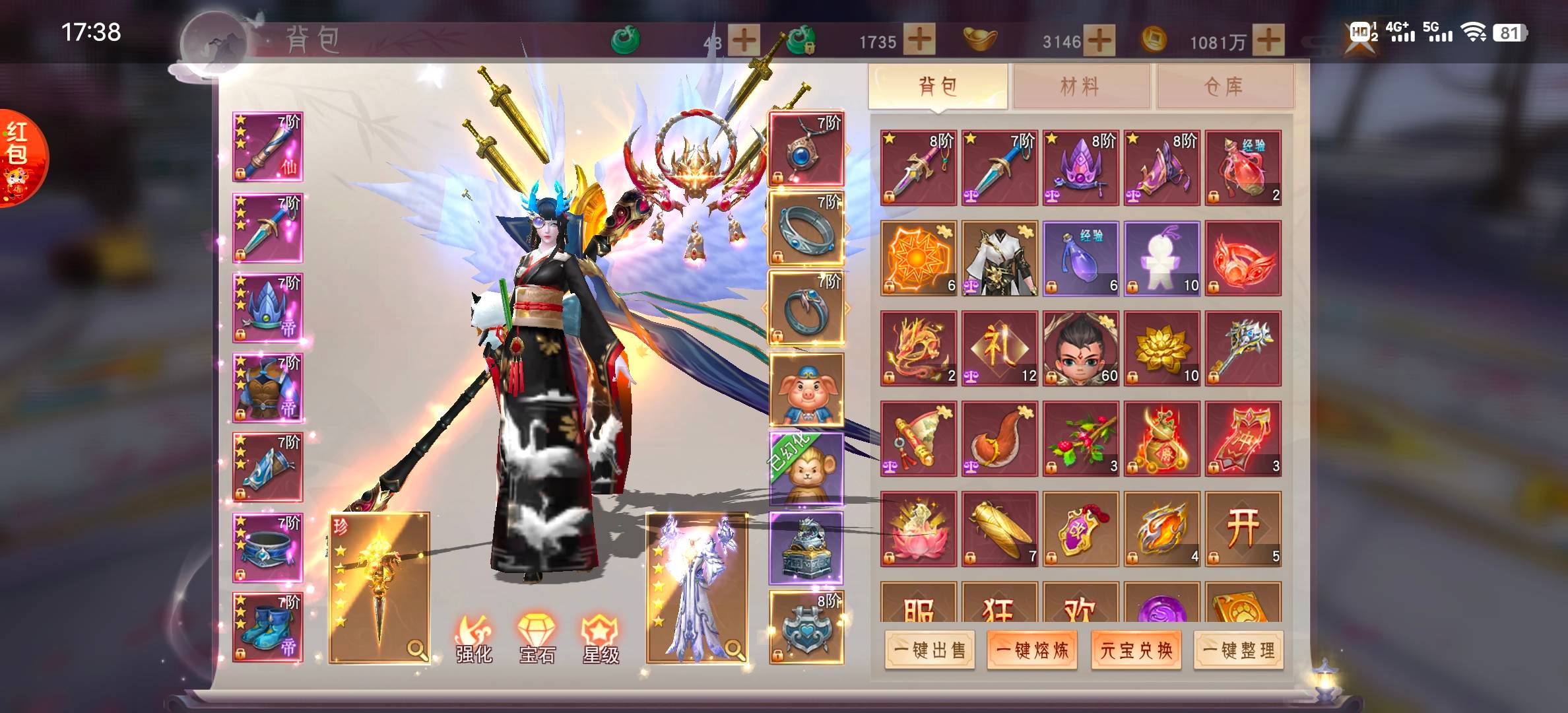Viewport: 1568px width, 713px height.
Task: Tap the 红包 red envelope icon
Action: pos(22,157)
